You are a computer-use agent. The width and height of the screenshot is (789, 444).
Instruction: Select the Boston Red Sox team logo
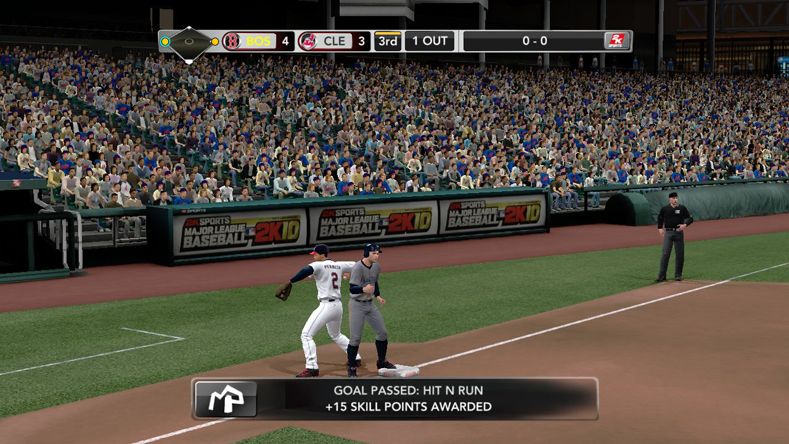click(232, 41)
